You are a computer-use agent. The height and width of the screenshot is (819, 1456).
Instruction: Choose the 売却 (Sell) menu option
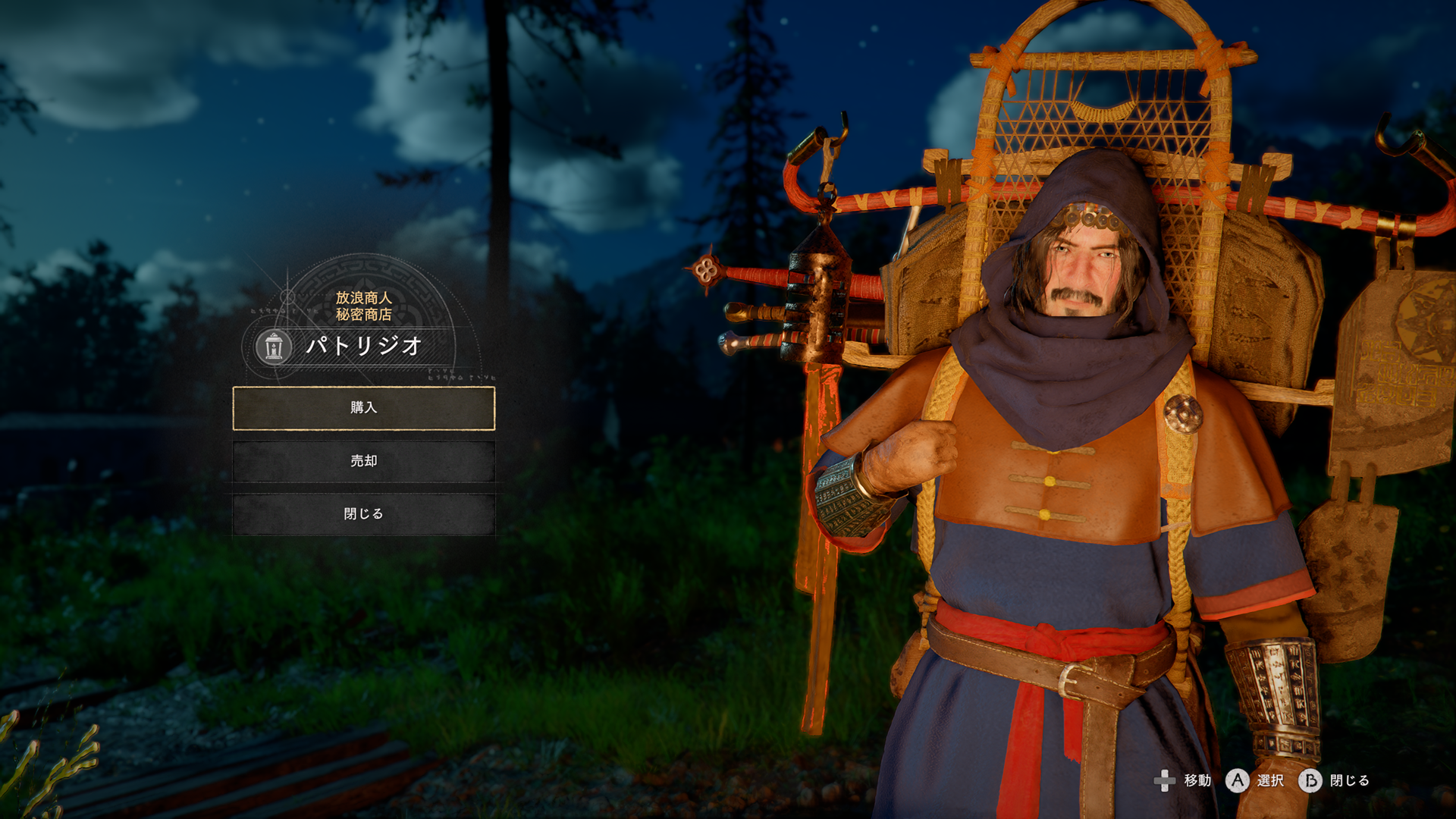click(x=363, y=461)
